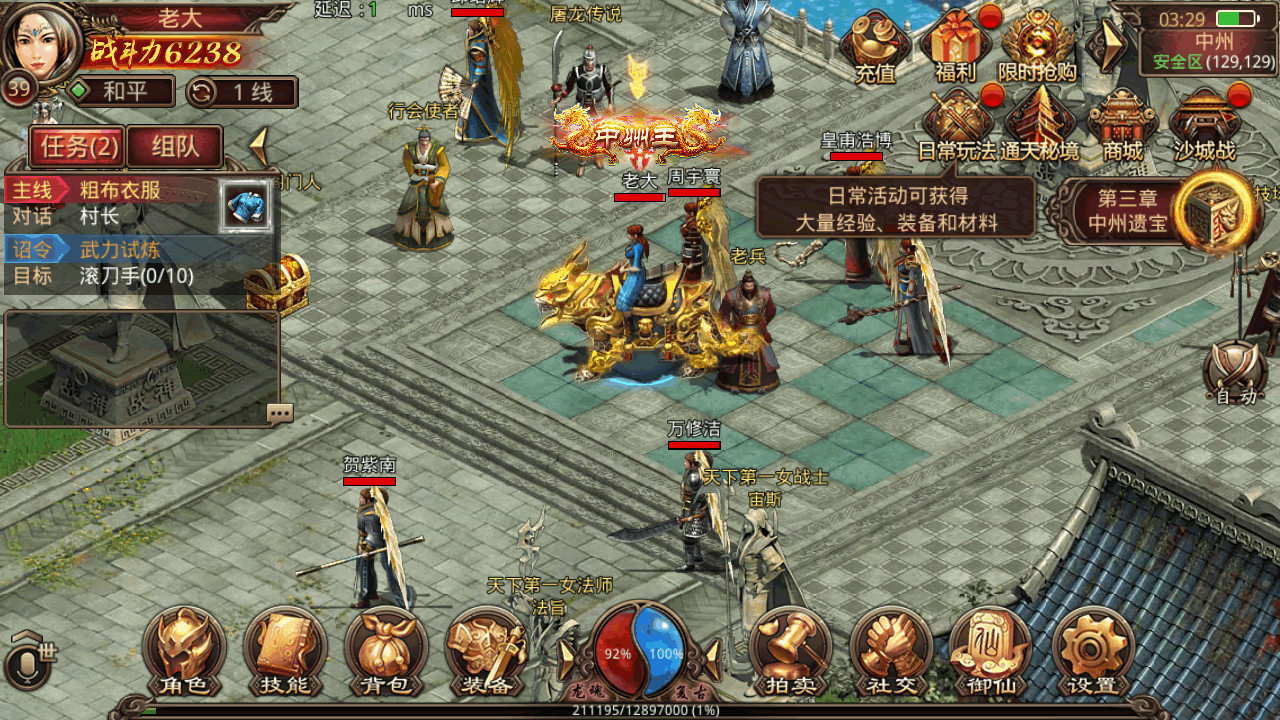Open the 社交 social menu

point(891,651)
